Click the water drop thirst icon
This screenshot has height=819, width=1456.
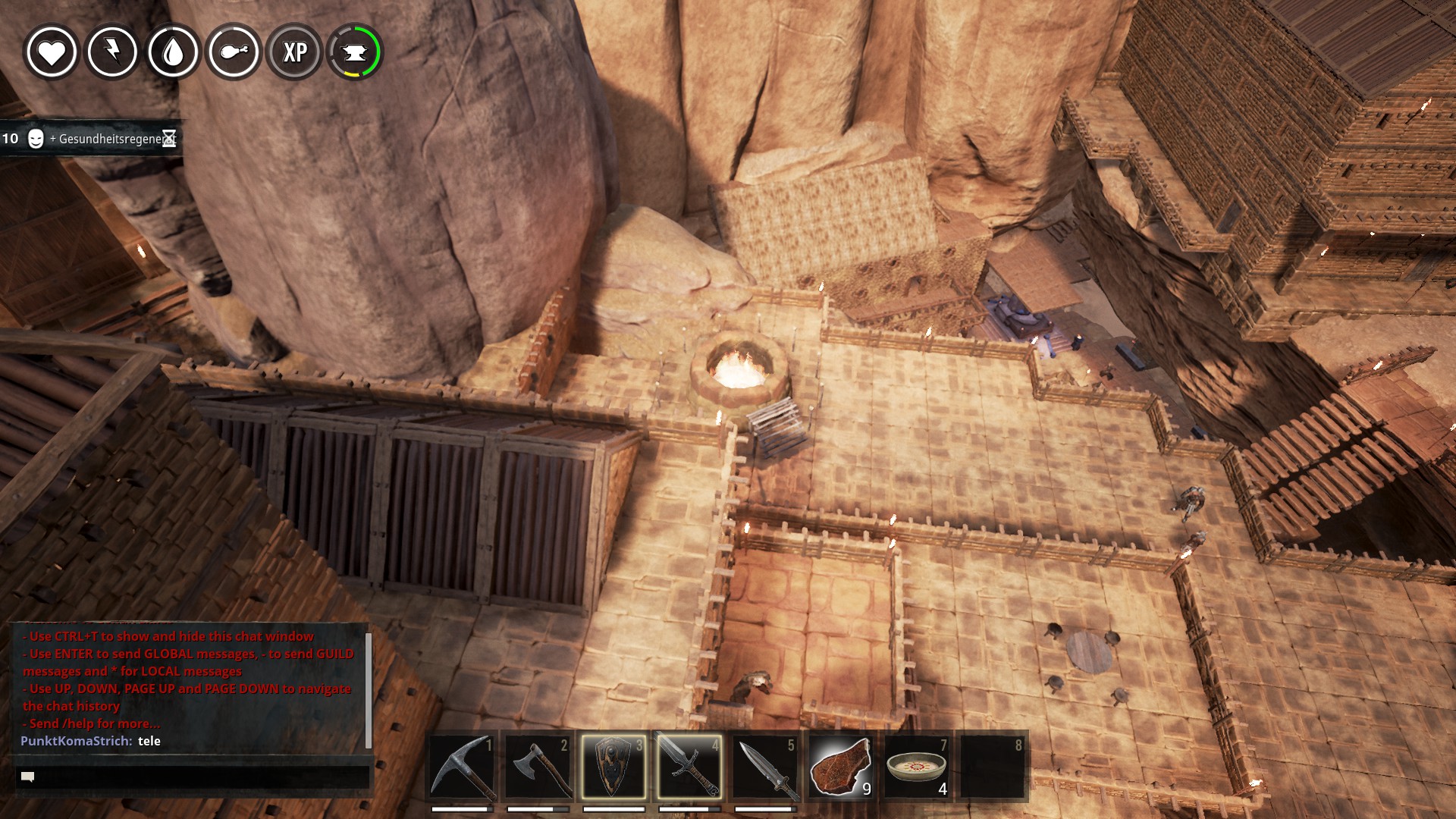(x=173, y=52)
